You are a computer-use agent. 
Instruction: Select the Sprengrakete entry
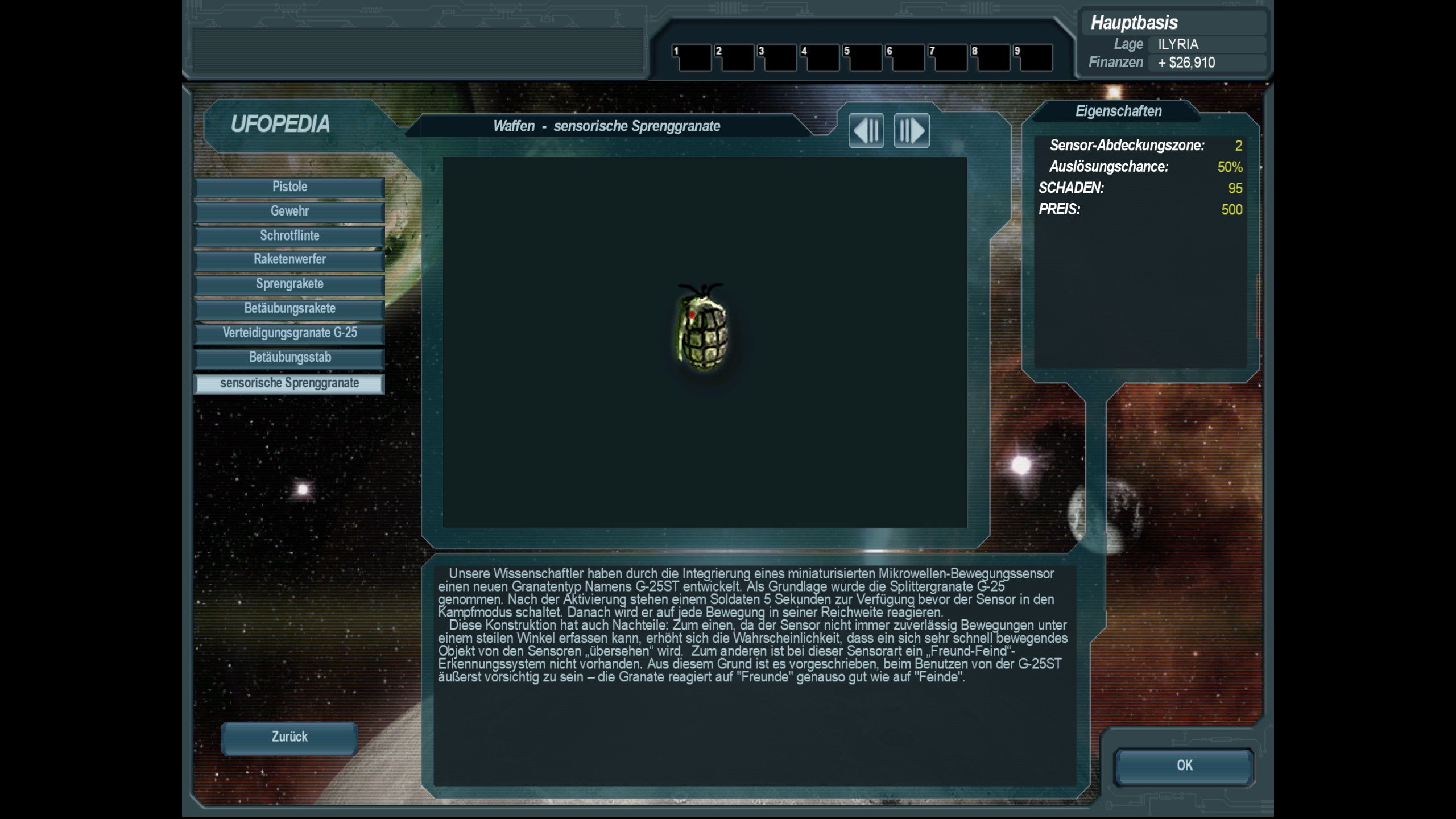(x=289, y=284)
